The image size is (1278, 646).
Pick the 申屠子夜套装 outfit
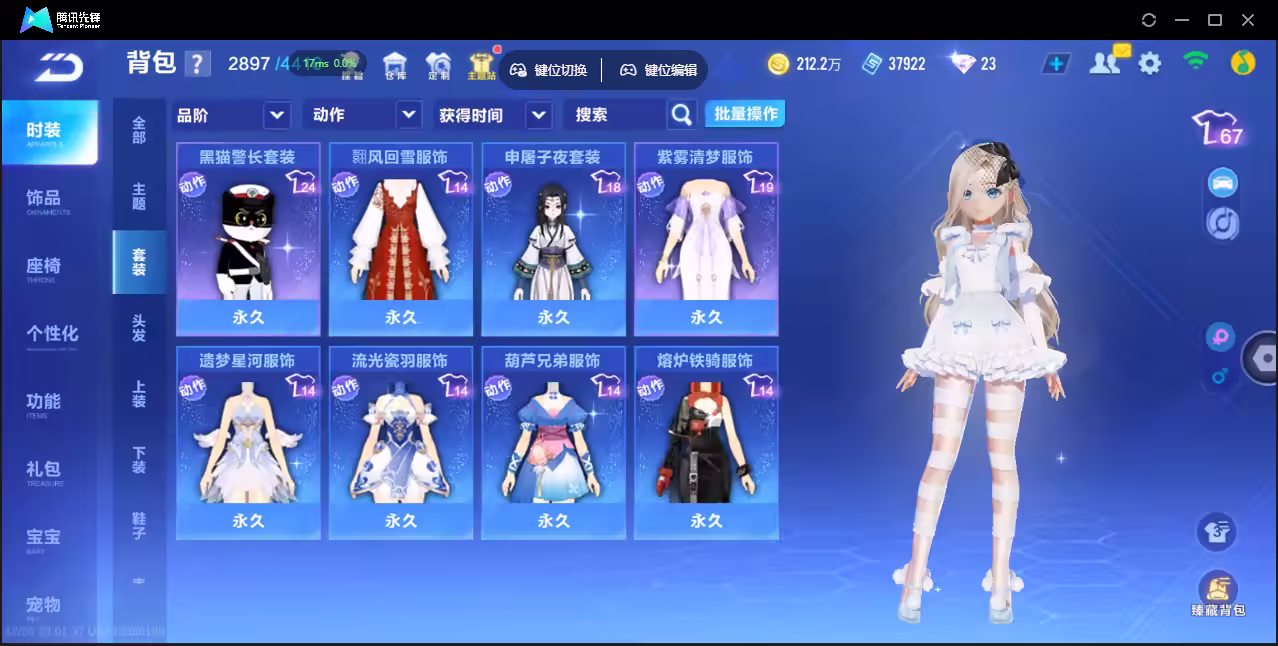(x=553, y=238)
